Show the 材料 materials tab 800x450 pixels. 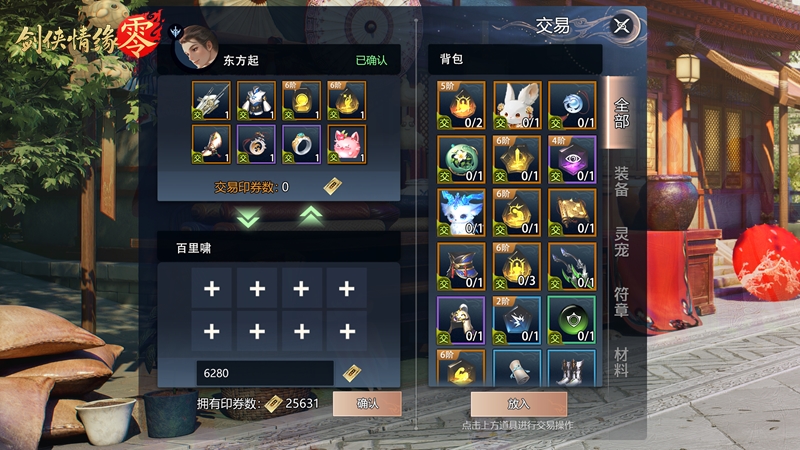[621, 362]
